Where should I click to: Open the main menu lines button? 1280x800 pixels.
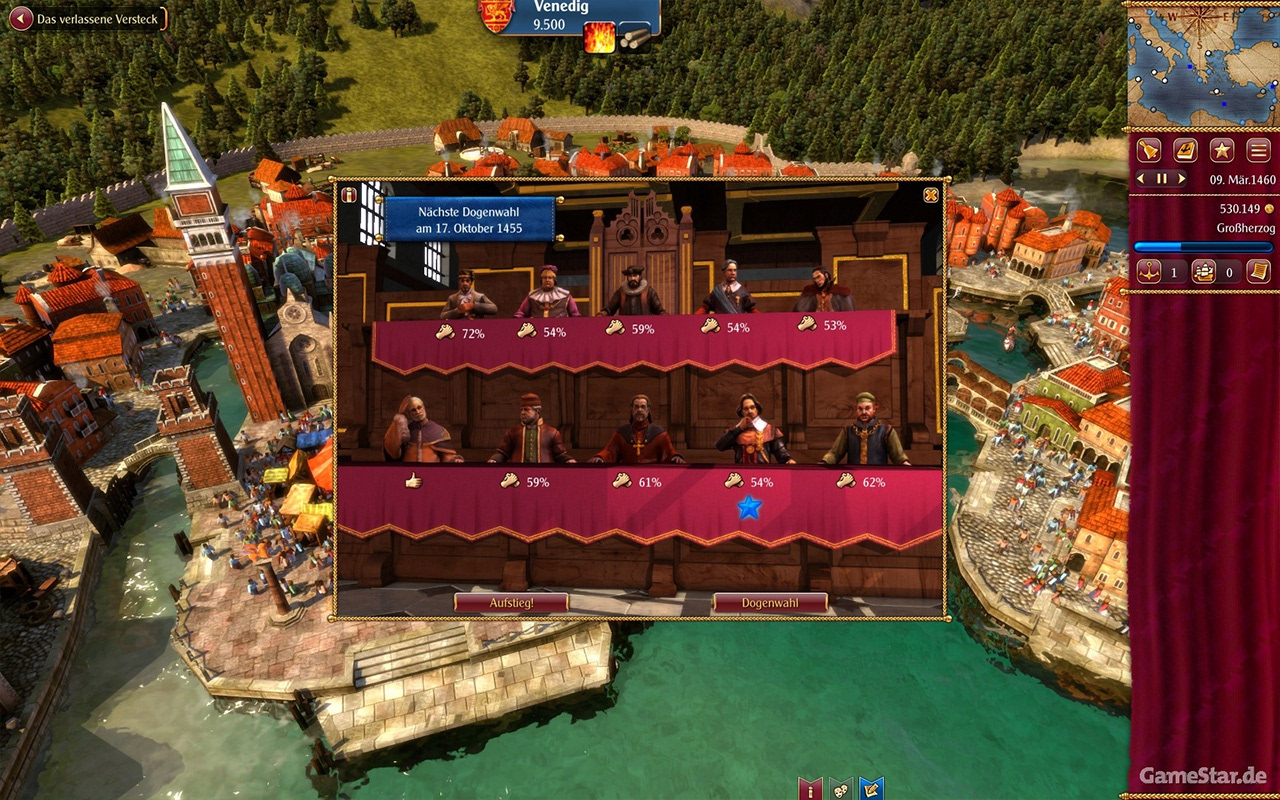pos(1258,151)
